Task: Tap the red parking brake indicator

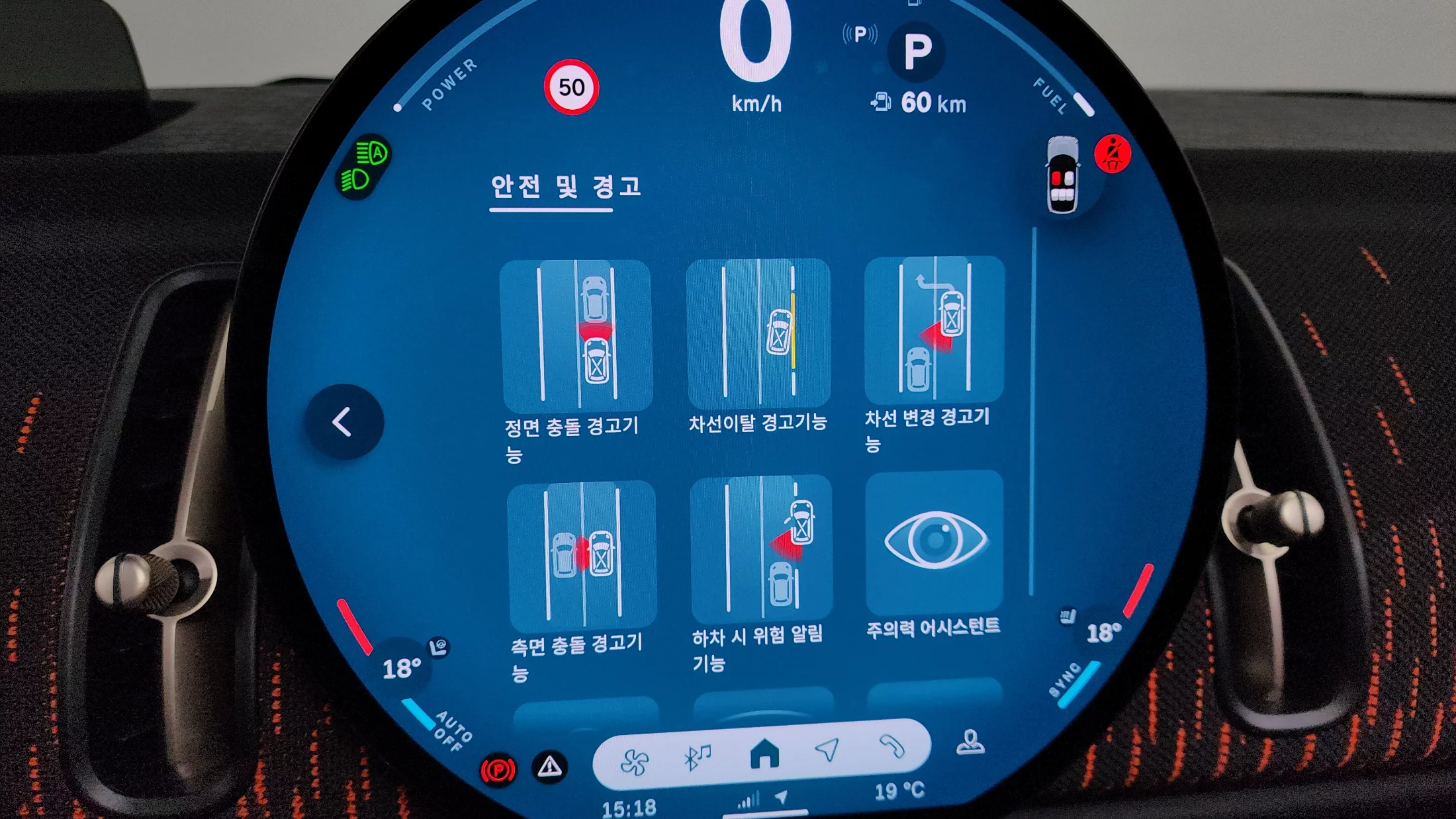Action: click(x=498, y=771)
